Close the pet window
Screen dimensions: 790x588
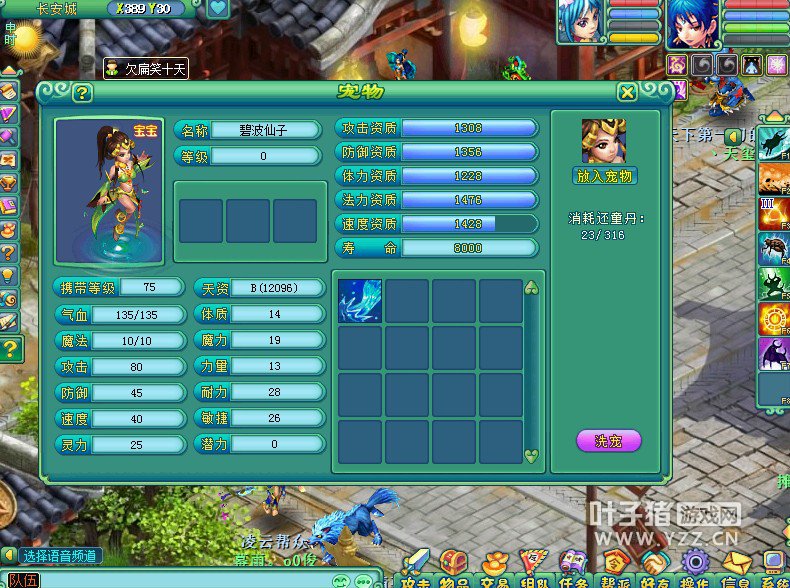[627, 93]
